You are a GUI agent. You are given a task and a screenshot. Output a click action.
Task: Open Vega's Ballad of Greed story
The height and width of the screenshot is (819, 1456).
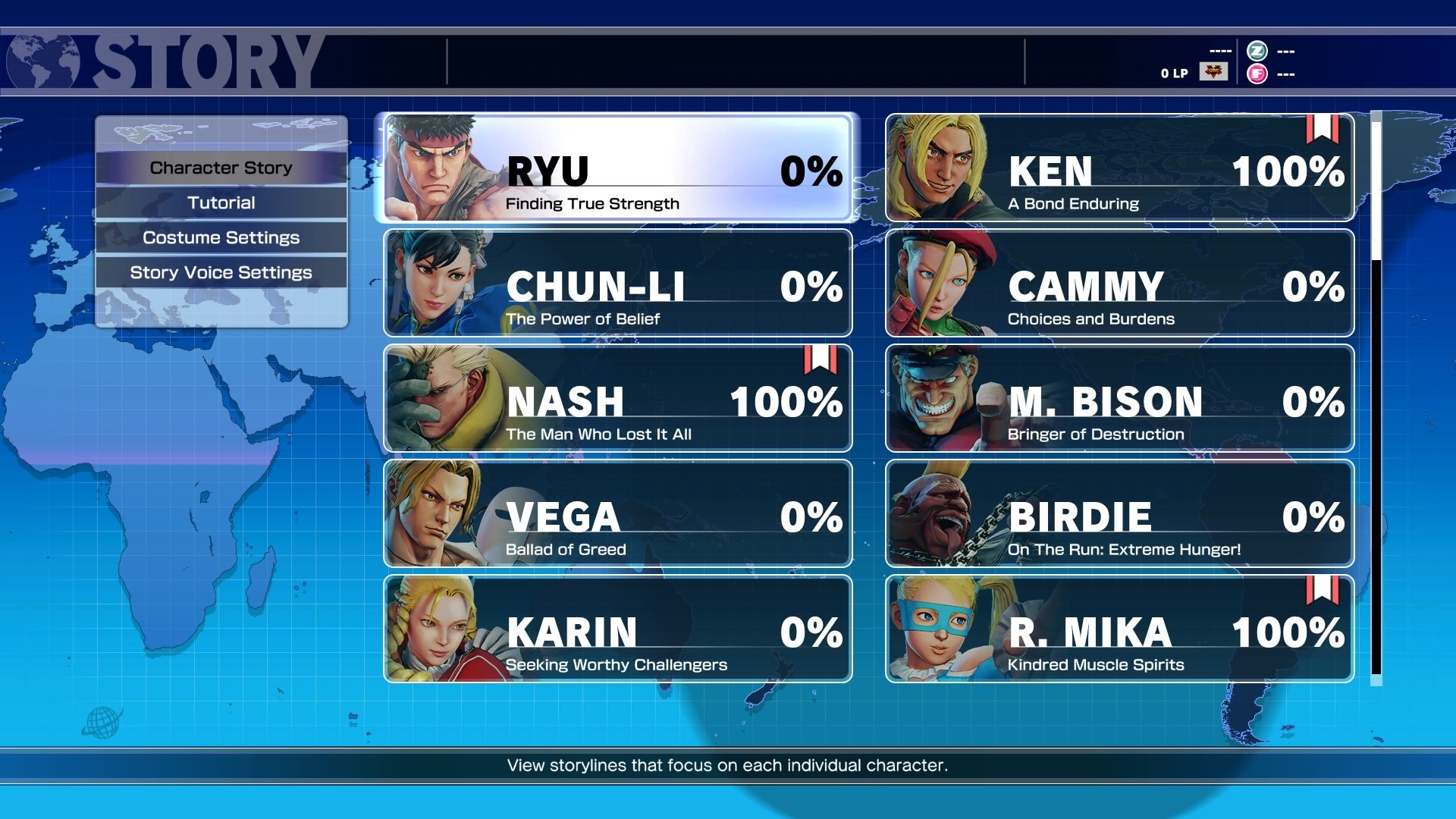pyautogui.click(x=617, y=513)
